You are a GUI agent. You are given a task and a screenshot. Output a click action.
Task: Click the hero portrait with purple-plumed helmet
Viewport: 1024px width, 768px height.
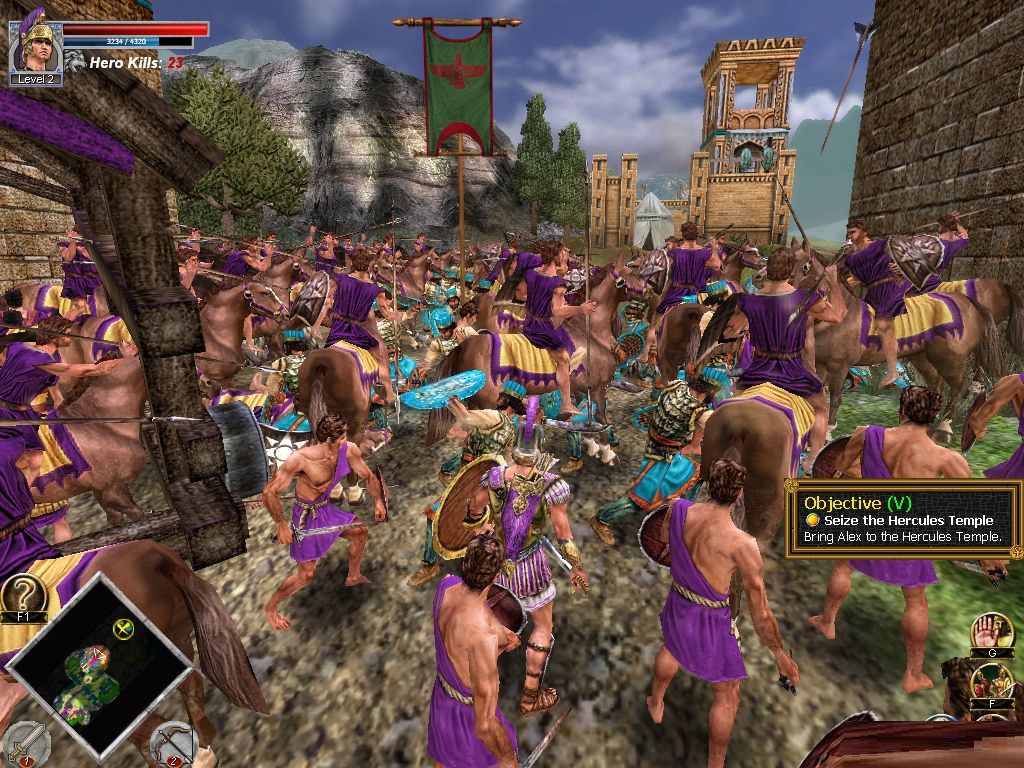point(36,44)
